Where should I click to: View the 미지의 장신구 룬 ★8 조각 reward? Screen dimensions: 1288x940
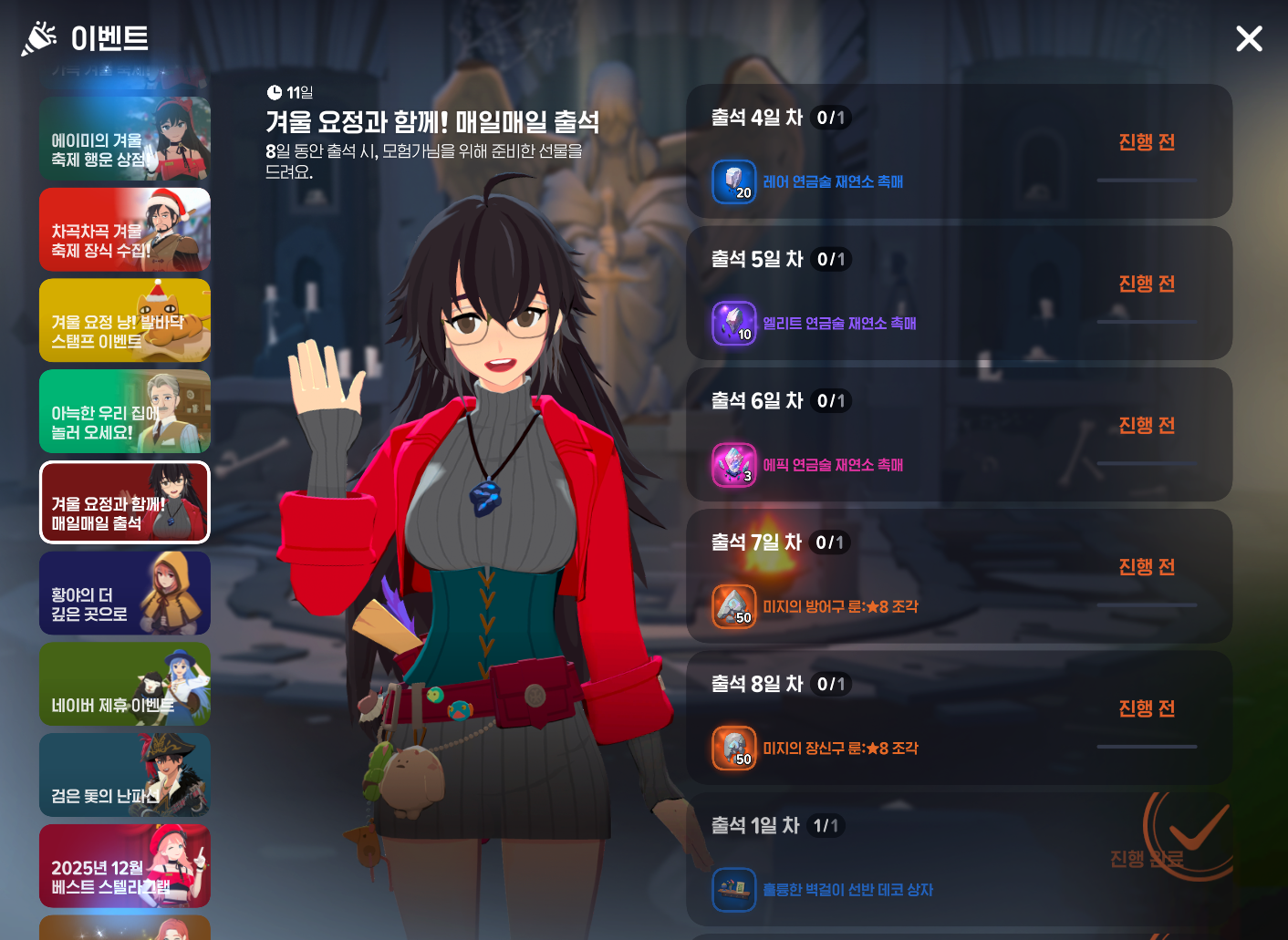[734, 749]
